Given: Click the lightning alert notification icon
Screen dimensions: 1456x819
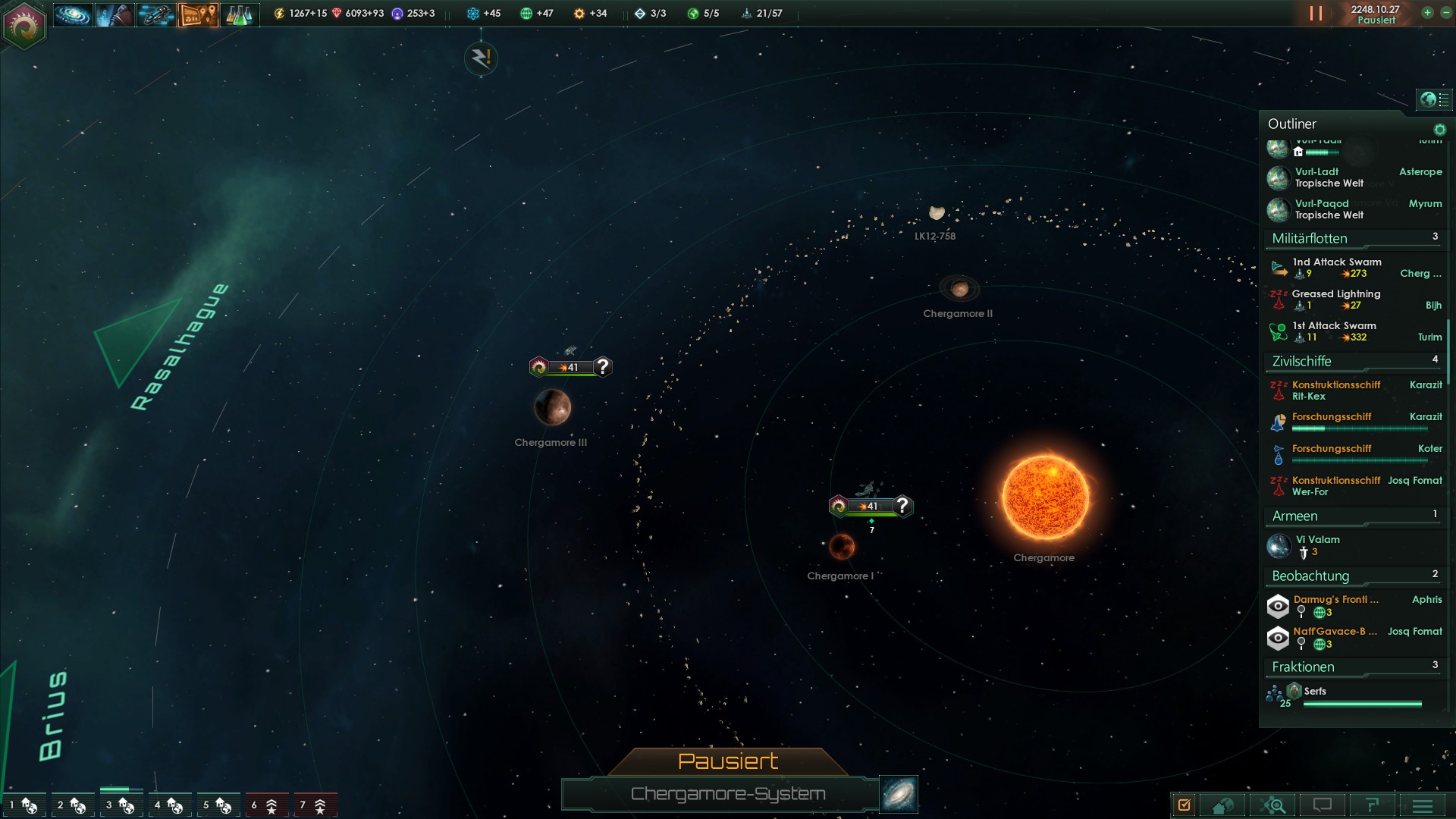Looking at the screenshot, I should pos(481,58).
